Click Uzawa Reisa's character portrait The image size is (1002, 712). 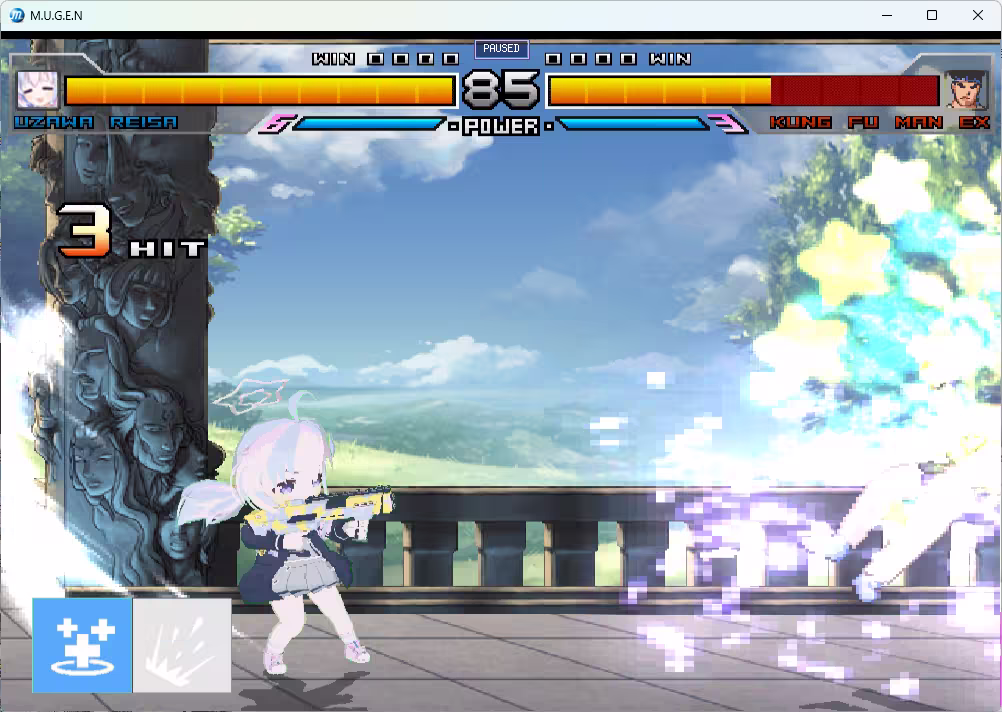(x=37, y=90)
